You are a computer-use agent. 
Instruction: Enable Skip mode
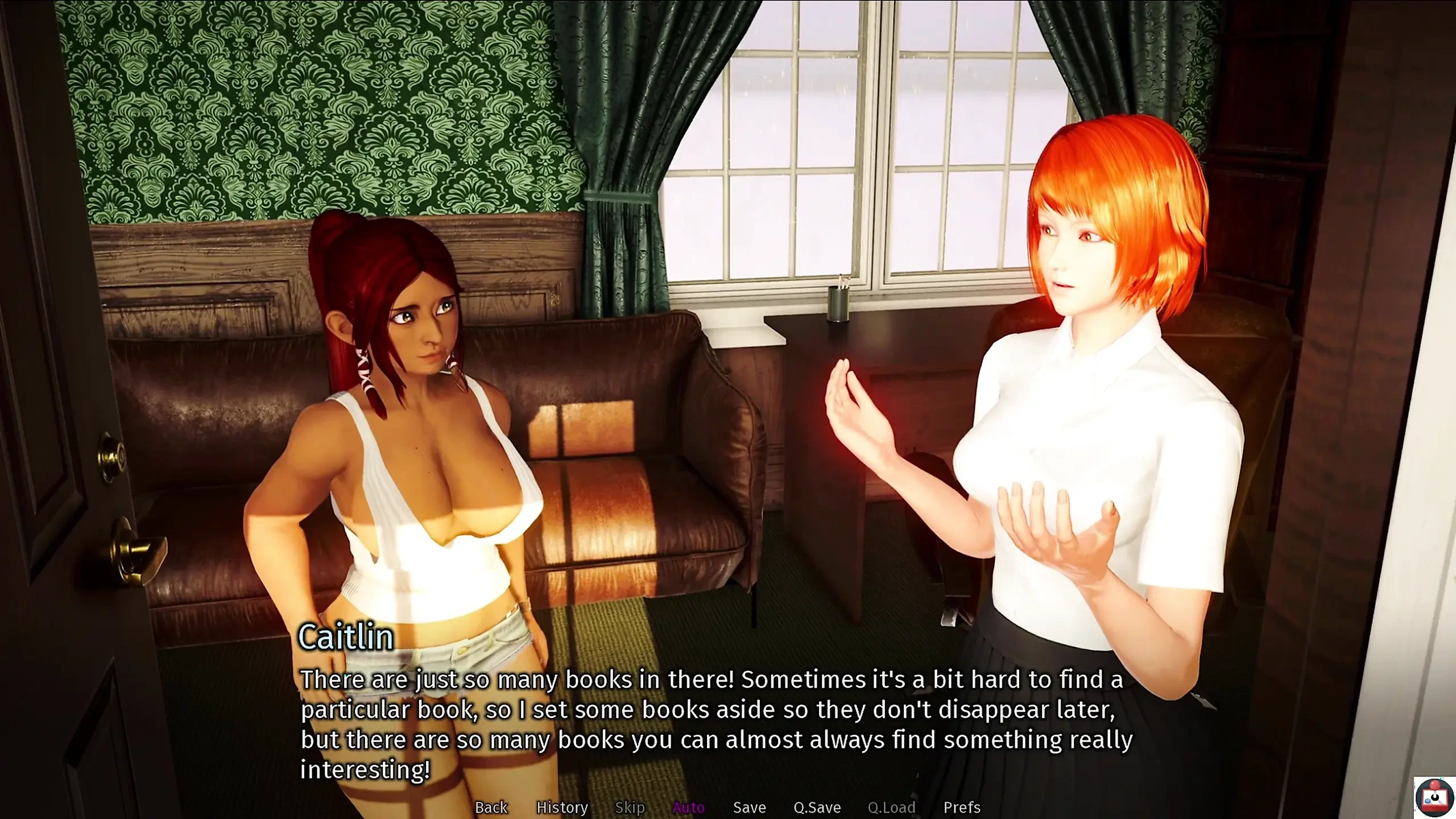click(x=630, y=807)
